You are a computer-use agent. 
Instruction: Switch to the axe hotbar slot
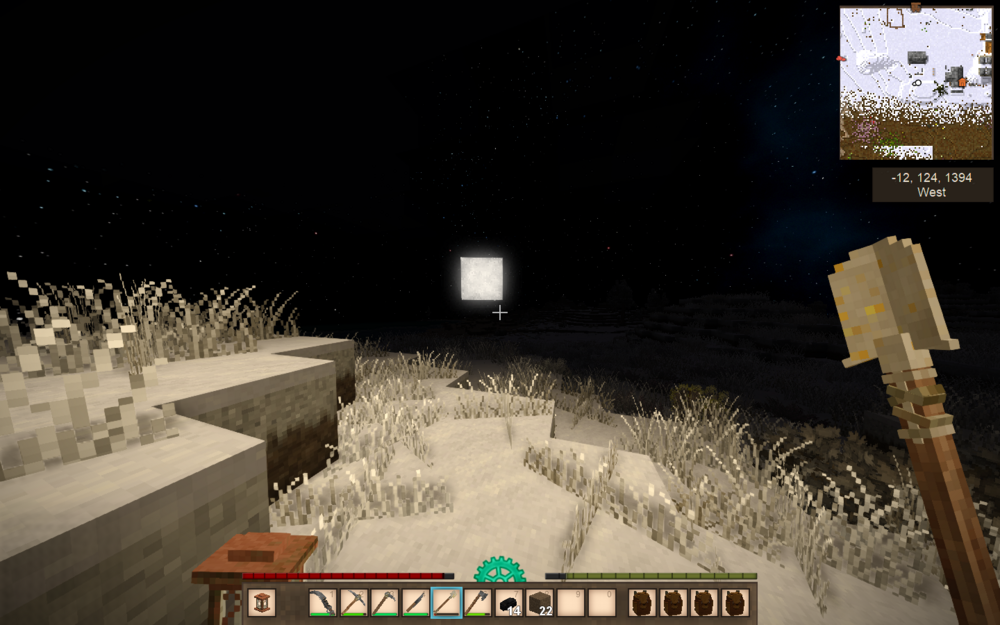477,602
